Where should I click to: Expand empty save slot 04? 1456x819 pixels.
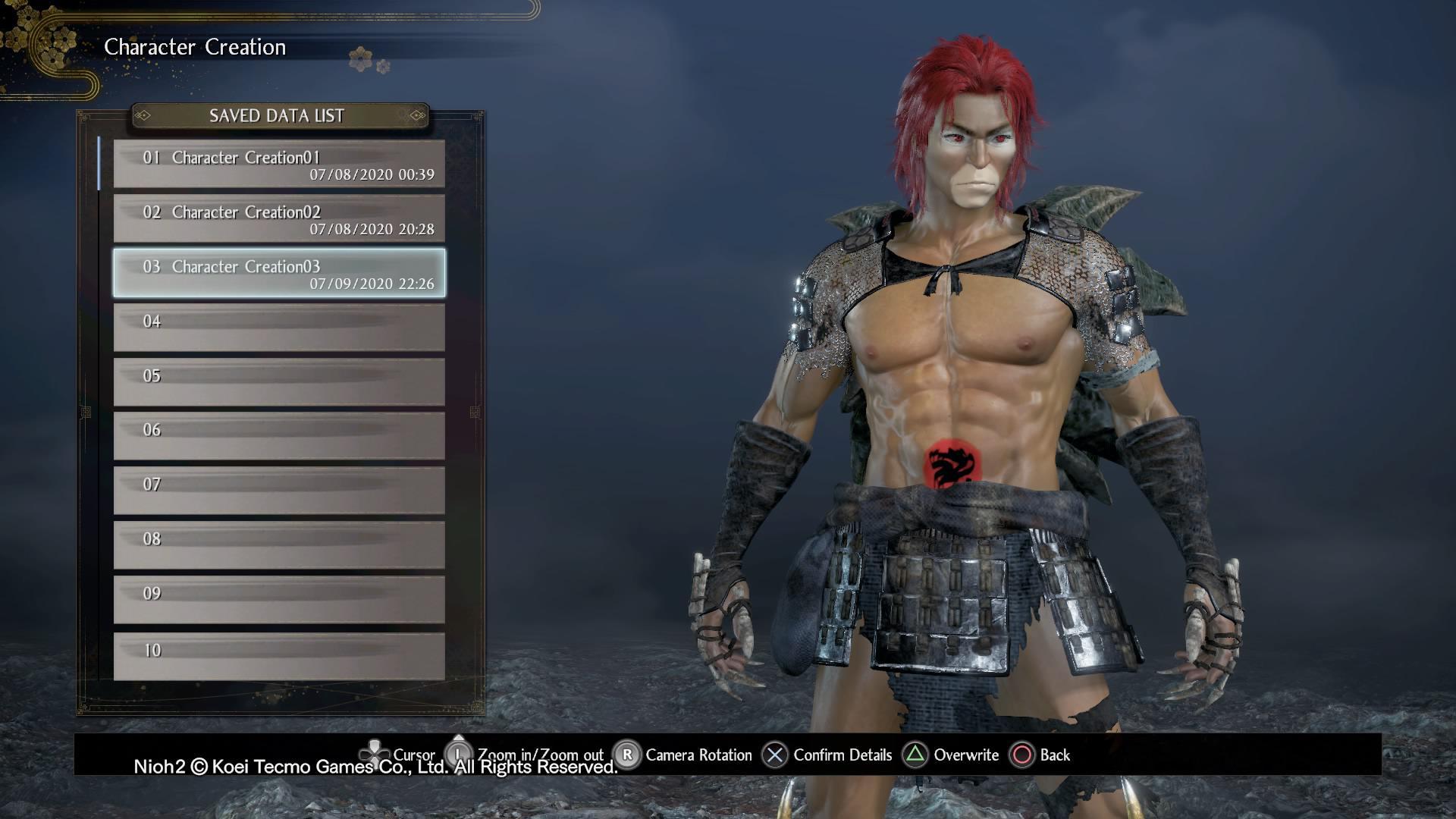278,326
